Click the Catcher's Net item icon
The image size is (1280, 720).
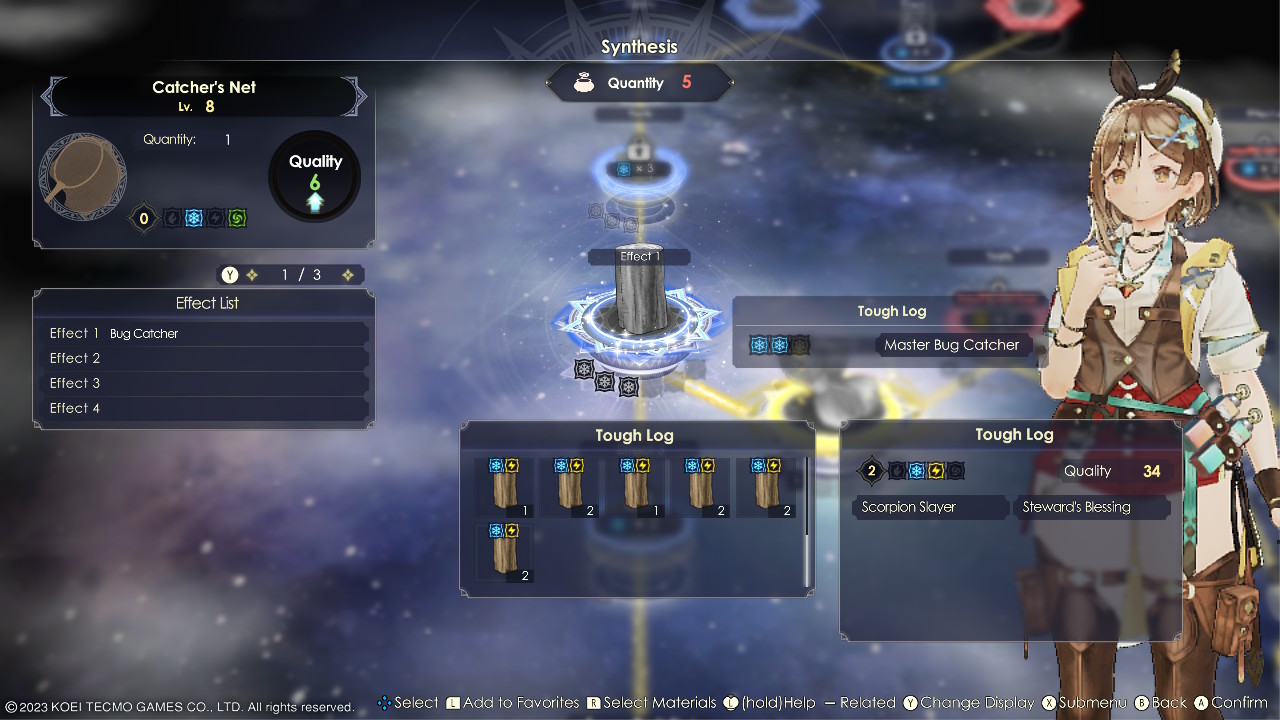pos(83,177)
